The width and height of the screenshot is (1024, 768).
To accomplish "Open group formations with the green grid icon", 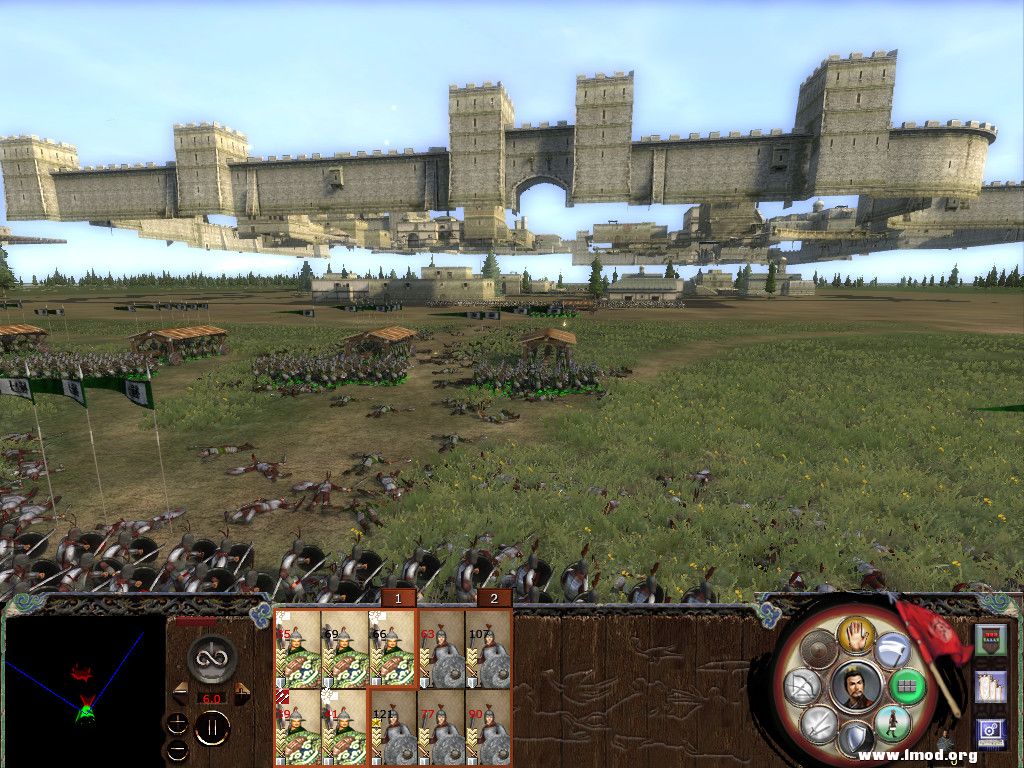I will pos(908,687).
